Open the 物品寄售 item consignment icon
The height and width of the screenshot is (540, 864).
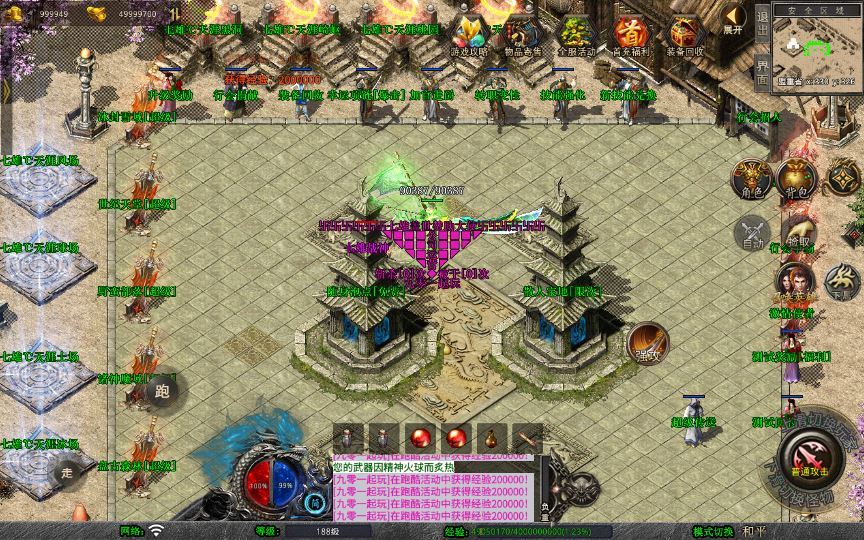point(522,34)
